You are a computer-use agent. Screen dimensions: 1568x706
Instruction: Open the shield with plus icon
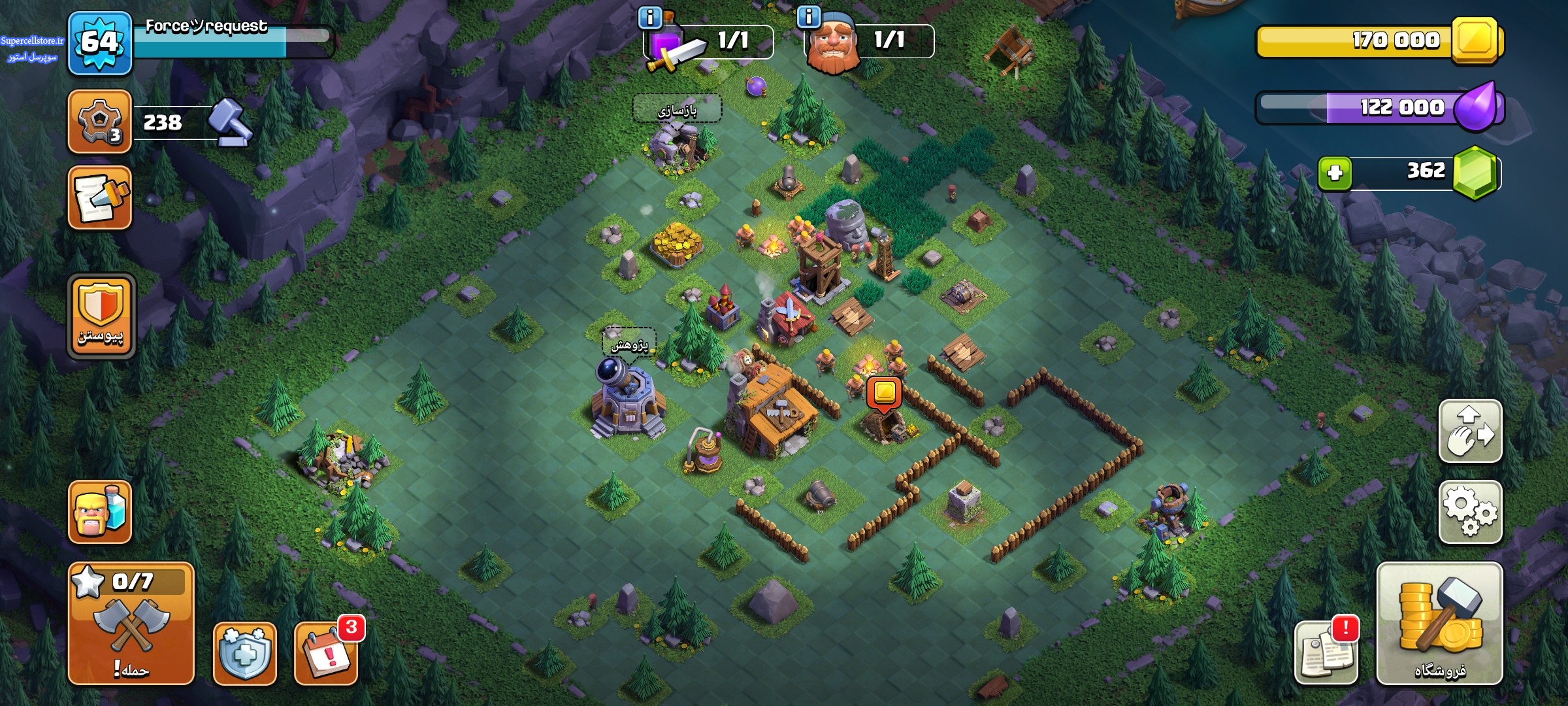click(244, 653)
